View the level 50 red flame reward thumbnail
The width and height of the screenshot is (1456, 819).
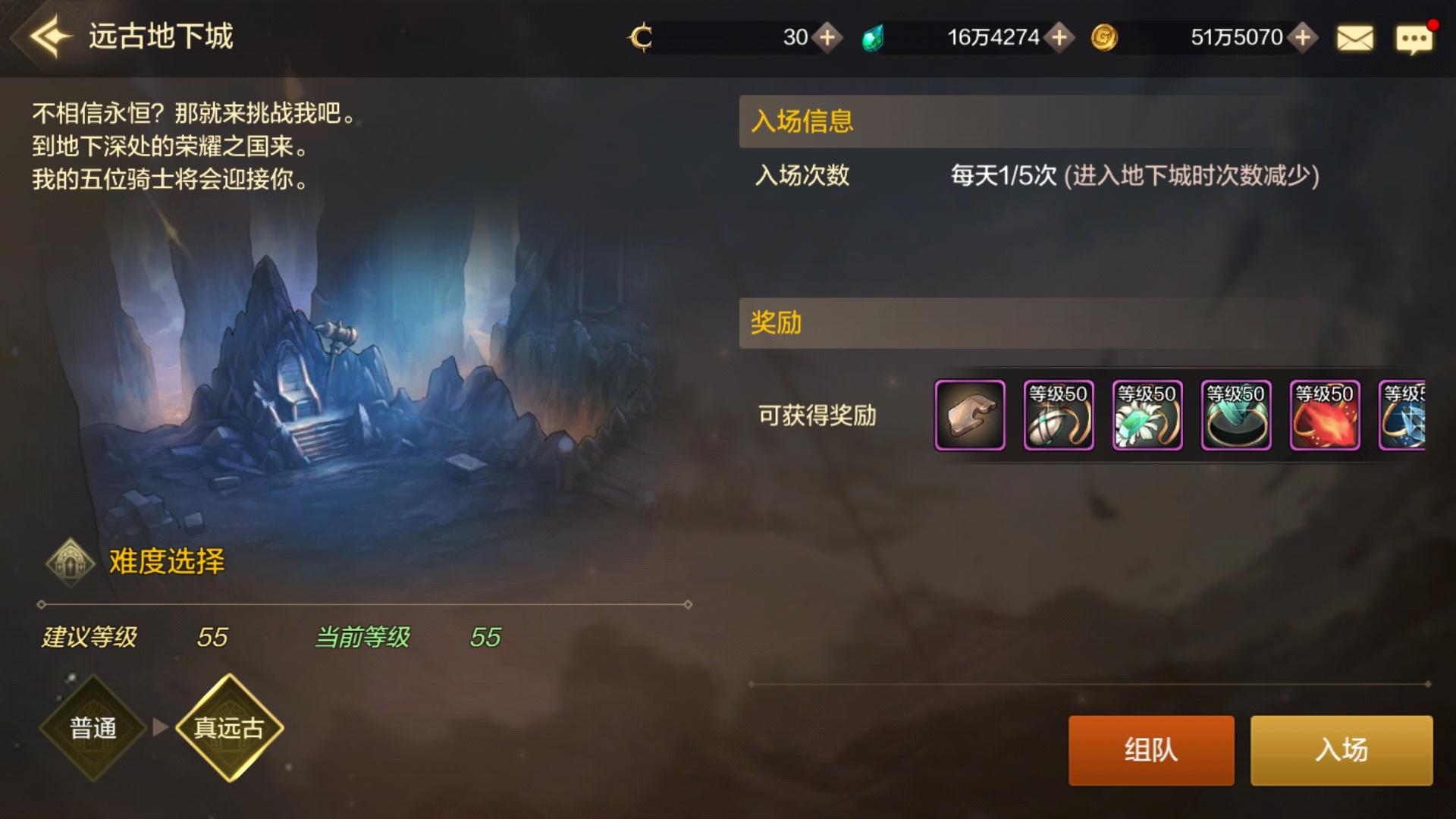pyautogui.click(x=1324, y=416)
